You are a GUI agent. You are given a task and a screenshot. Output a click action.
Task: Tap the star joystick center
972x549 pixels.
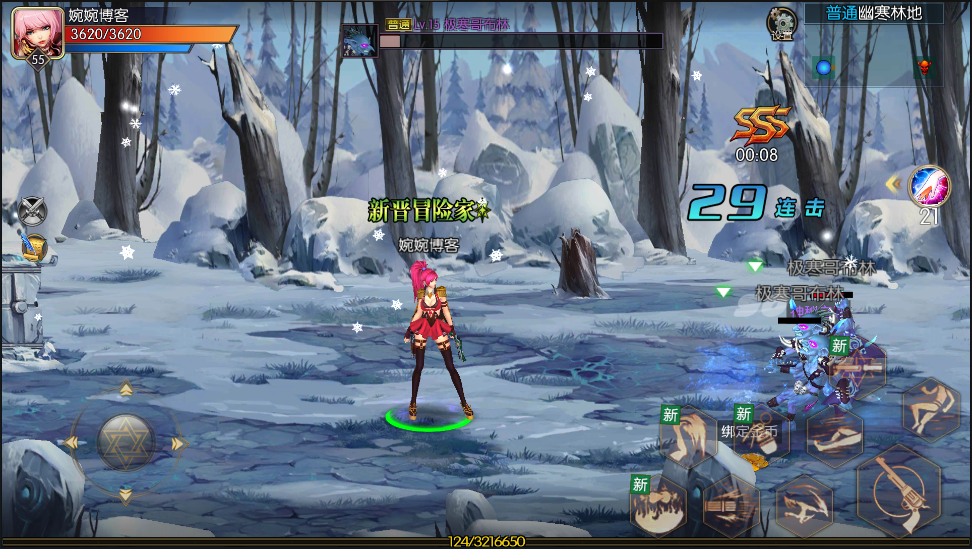coord(126,441)
